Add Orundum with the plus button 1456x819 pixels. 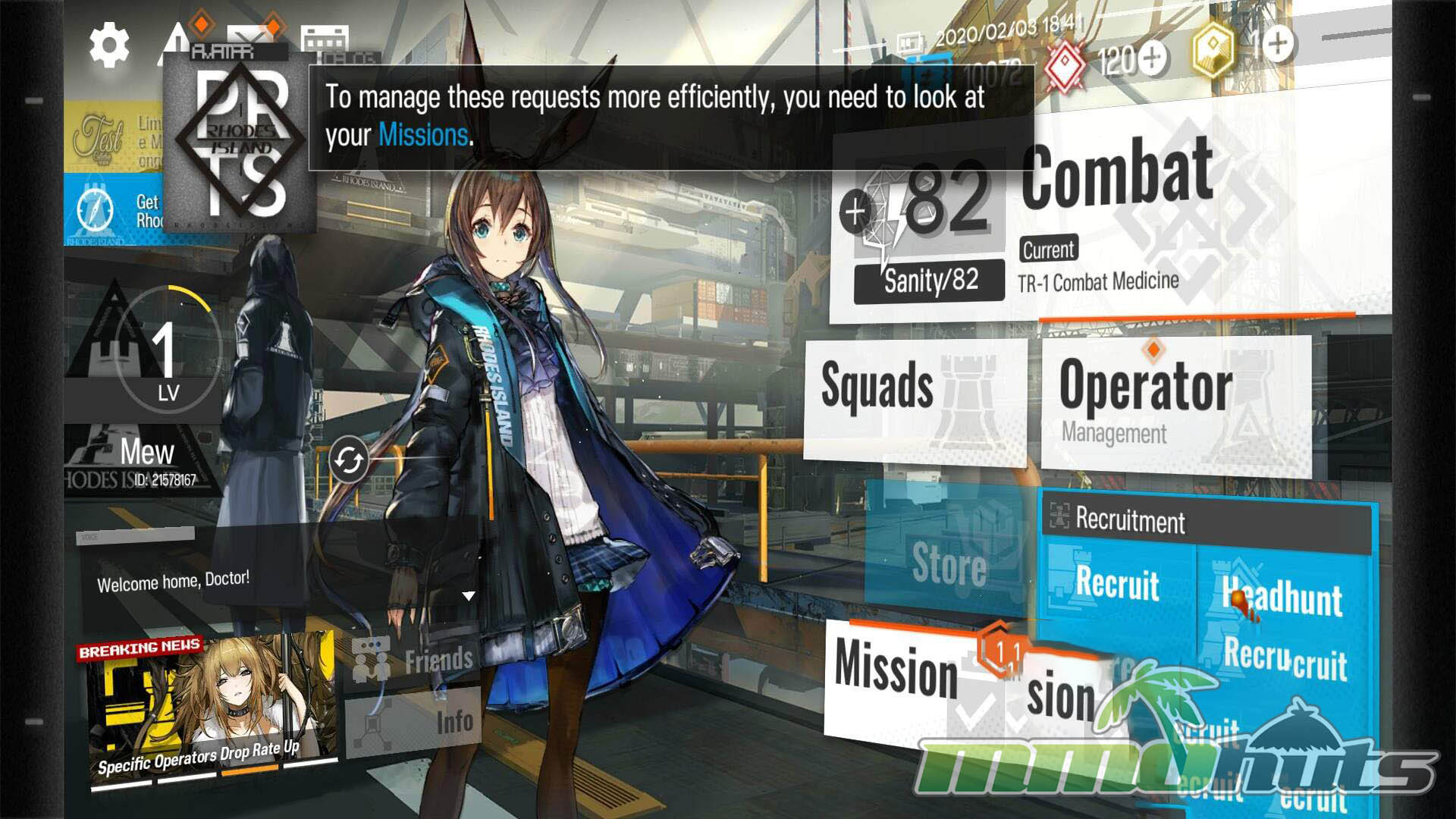(1153, 58)
